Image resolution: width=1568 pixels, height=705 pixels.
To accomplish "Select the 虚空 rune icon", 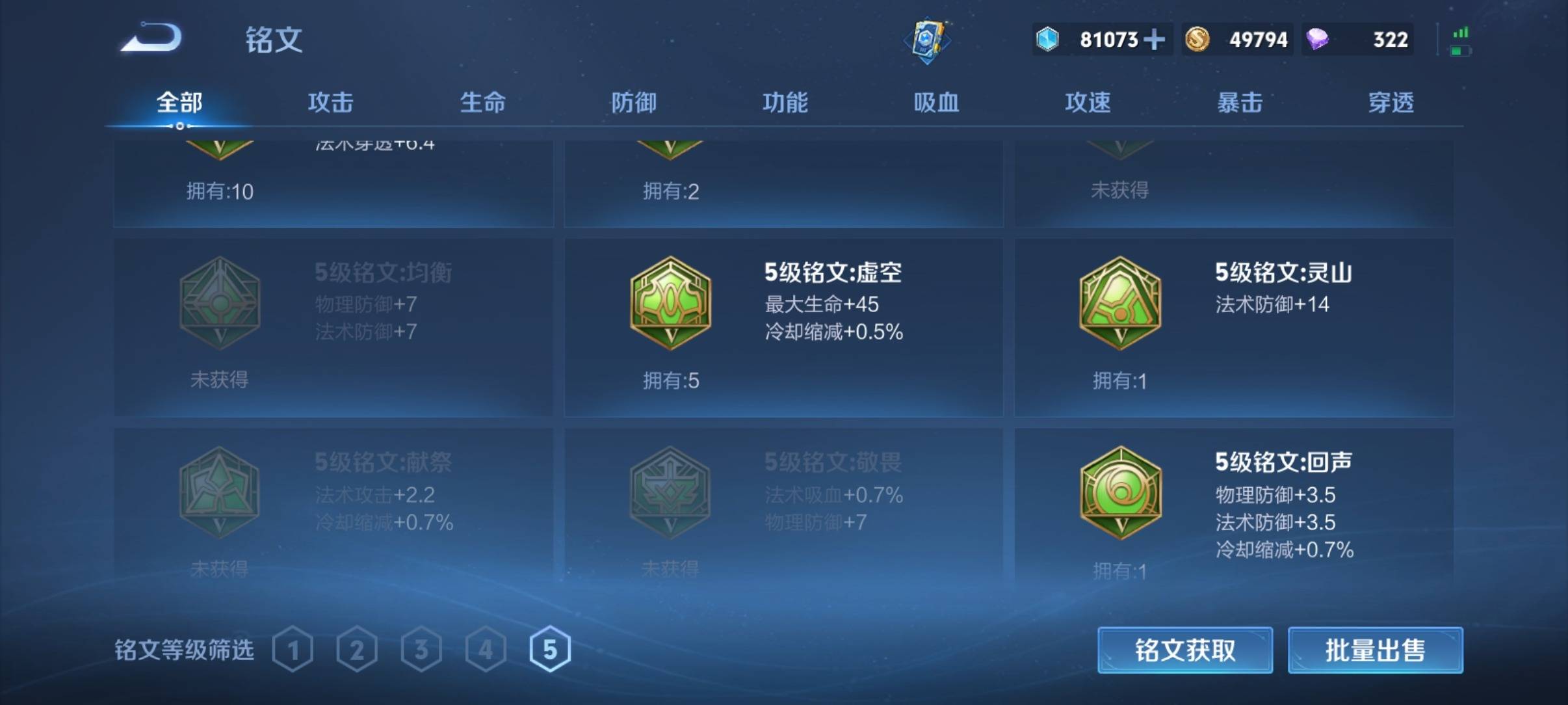I will tap(670, 302).
